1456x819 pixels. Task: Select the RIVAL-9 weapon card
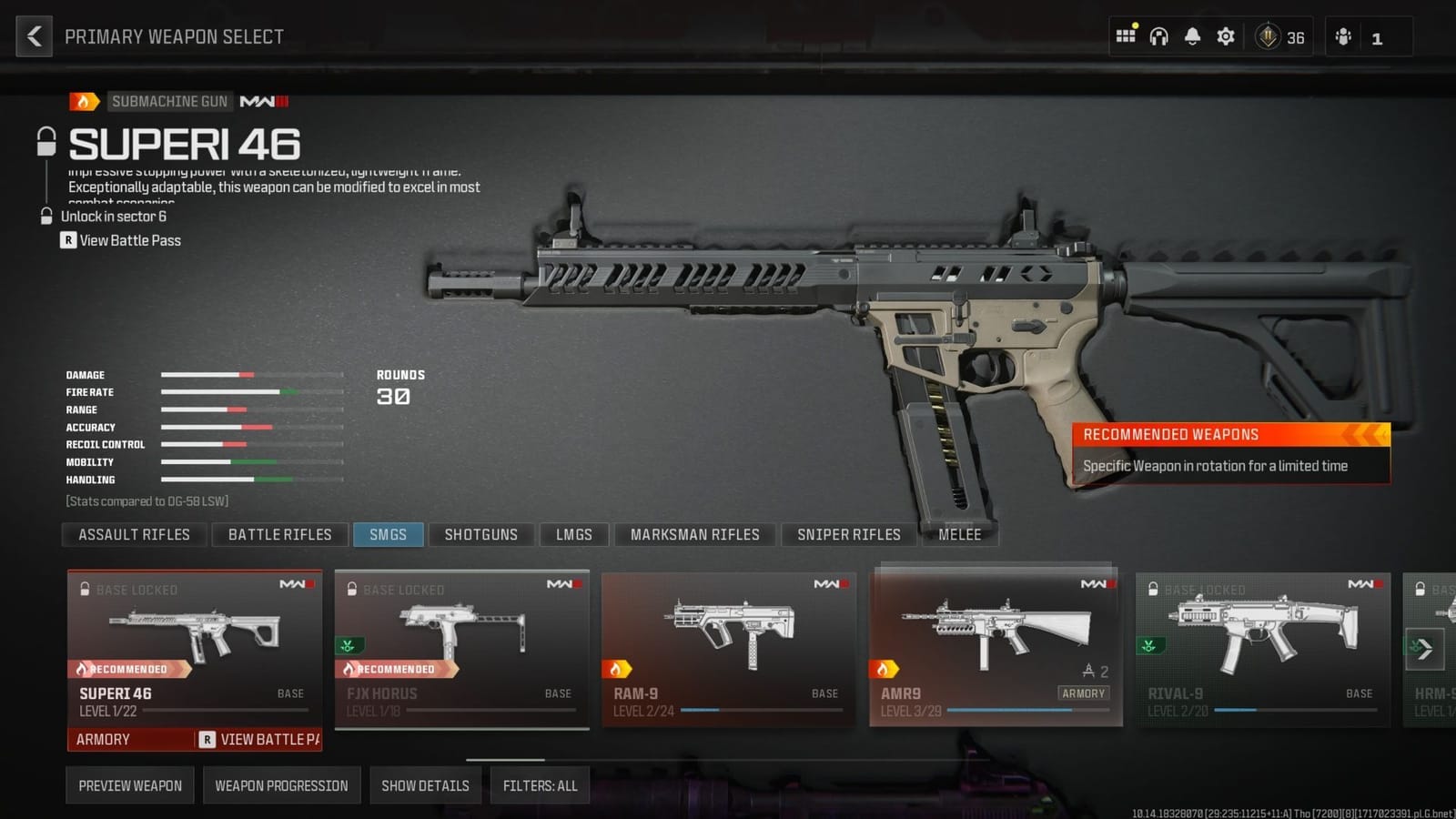pyautogui.click(x=1263, y=646)
